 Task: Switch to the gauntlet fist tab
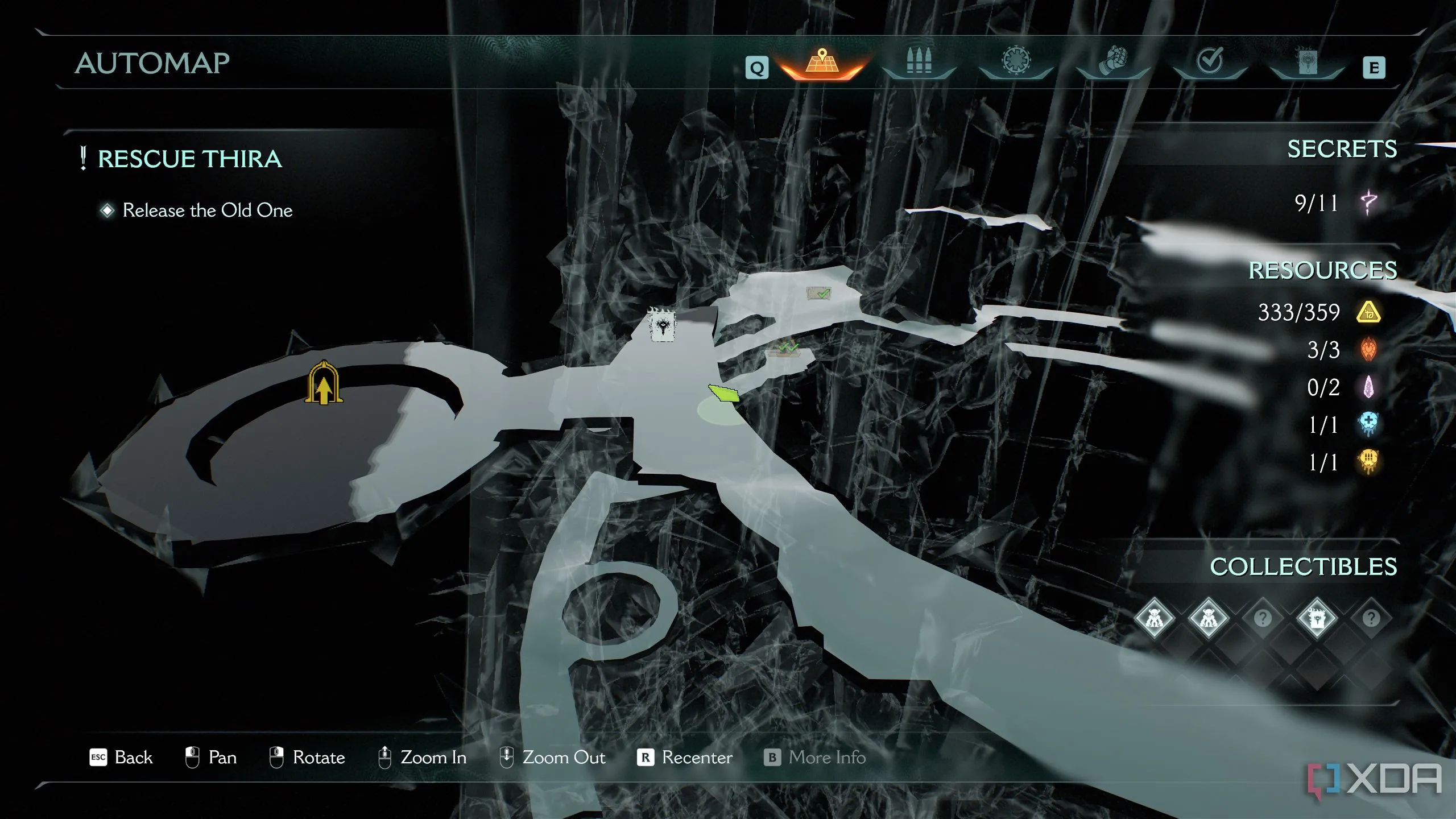click(x=1113, y=61)
